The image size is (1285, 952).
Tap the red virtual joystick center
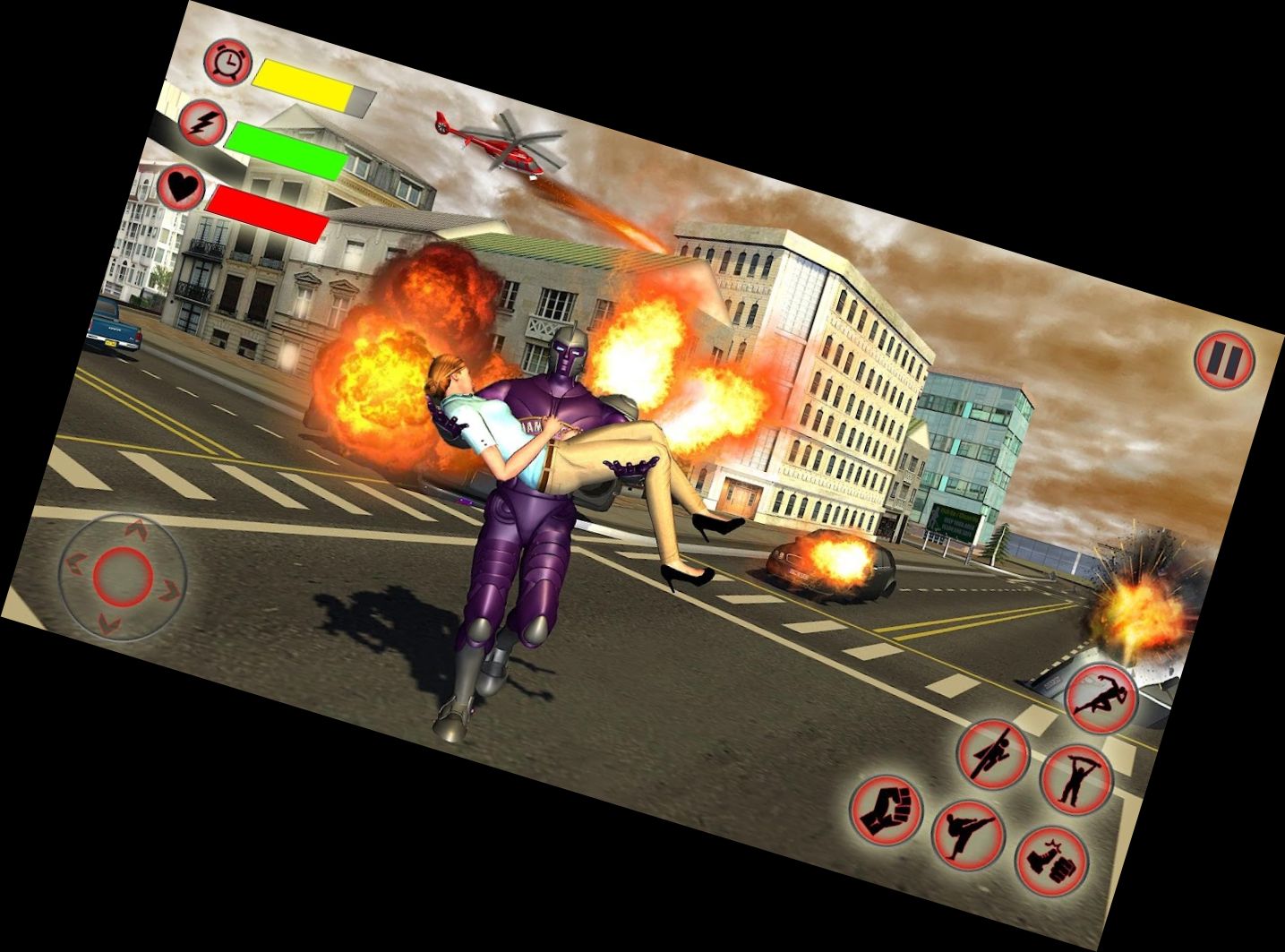(x=124, y=575)
